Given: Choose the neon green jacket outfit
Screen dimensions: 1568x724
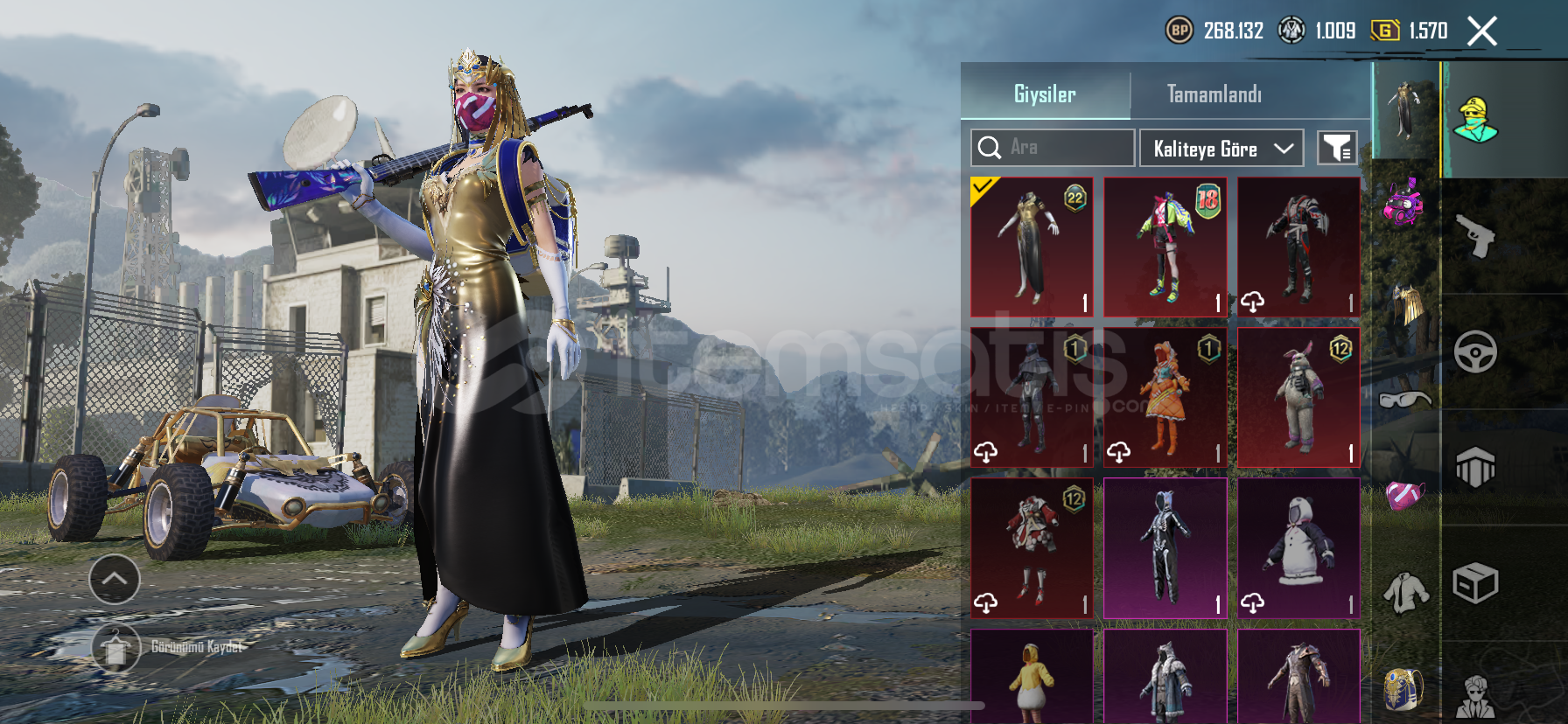Looking at the screenshot, I should coord(1165,247).
